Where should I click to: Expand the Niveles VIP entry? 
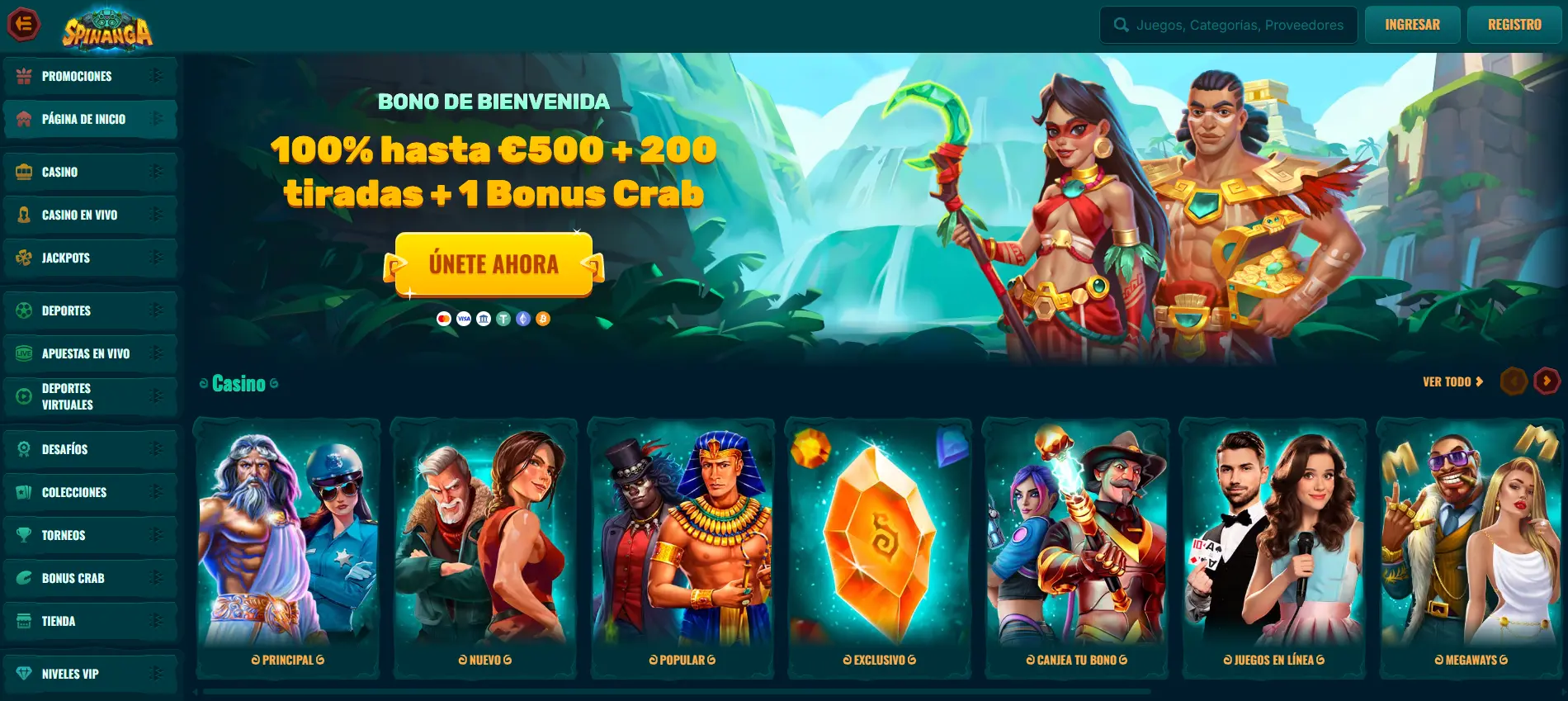pyautogui.click(x=155, y=674)
